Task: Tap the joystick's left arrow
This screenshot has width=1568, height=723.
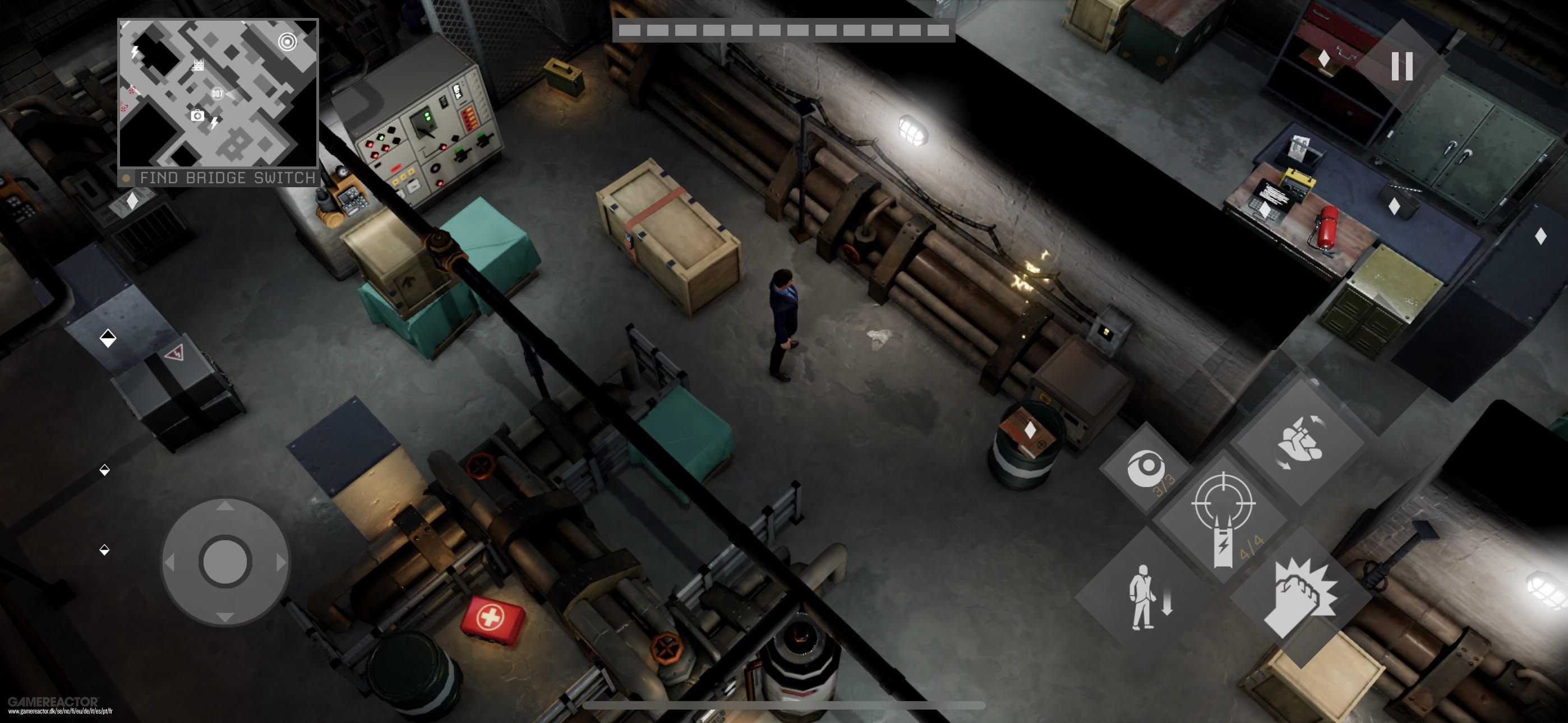Action: [169, 562]
